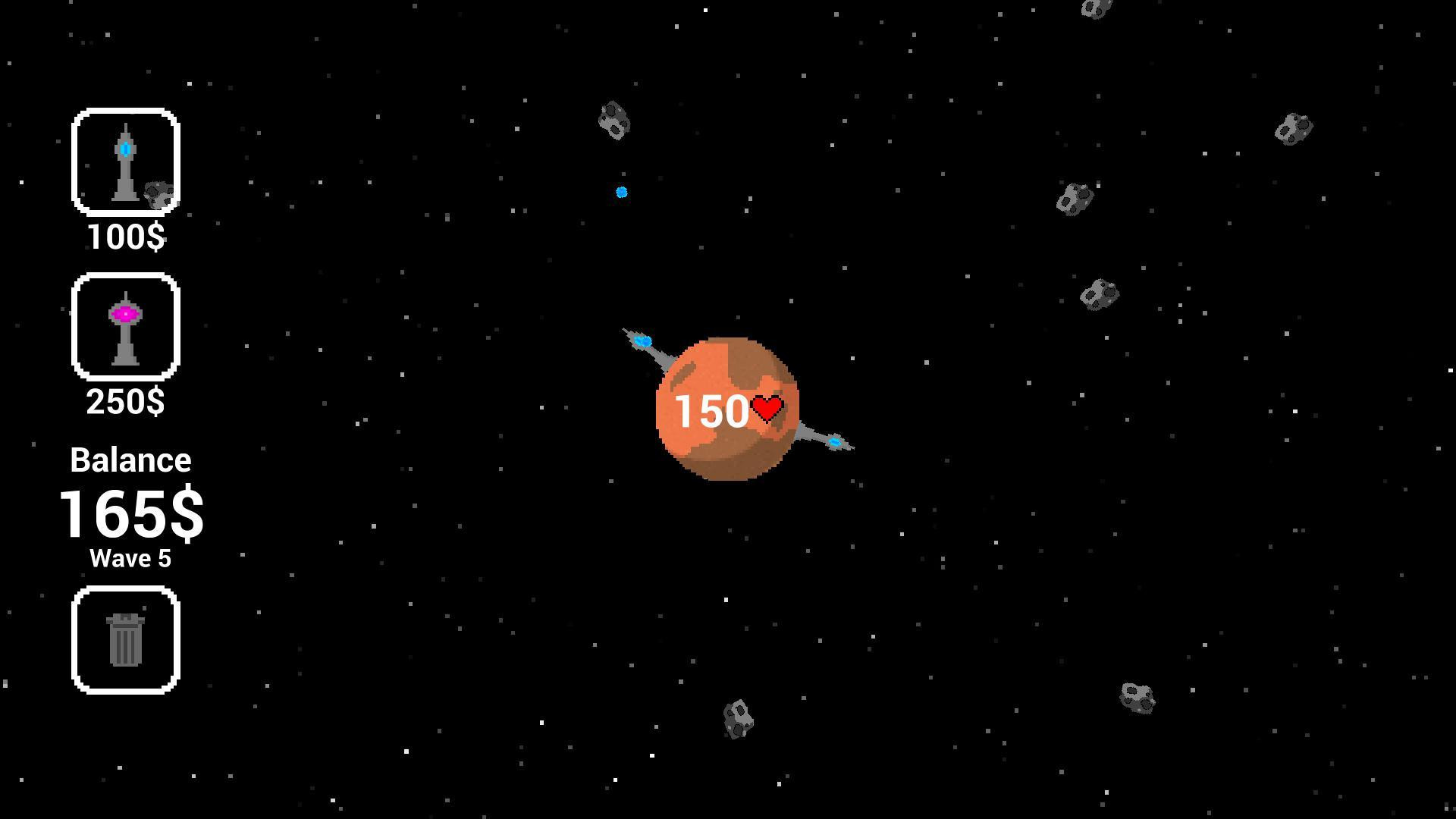
Task: Click the 150 health number on the planet
Action: click(x=711, y=410)
